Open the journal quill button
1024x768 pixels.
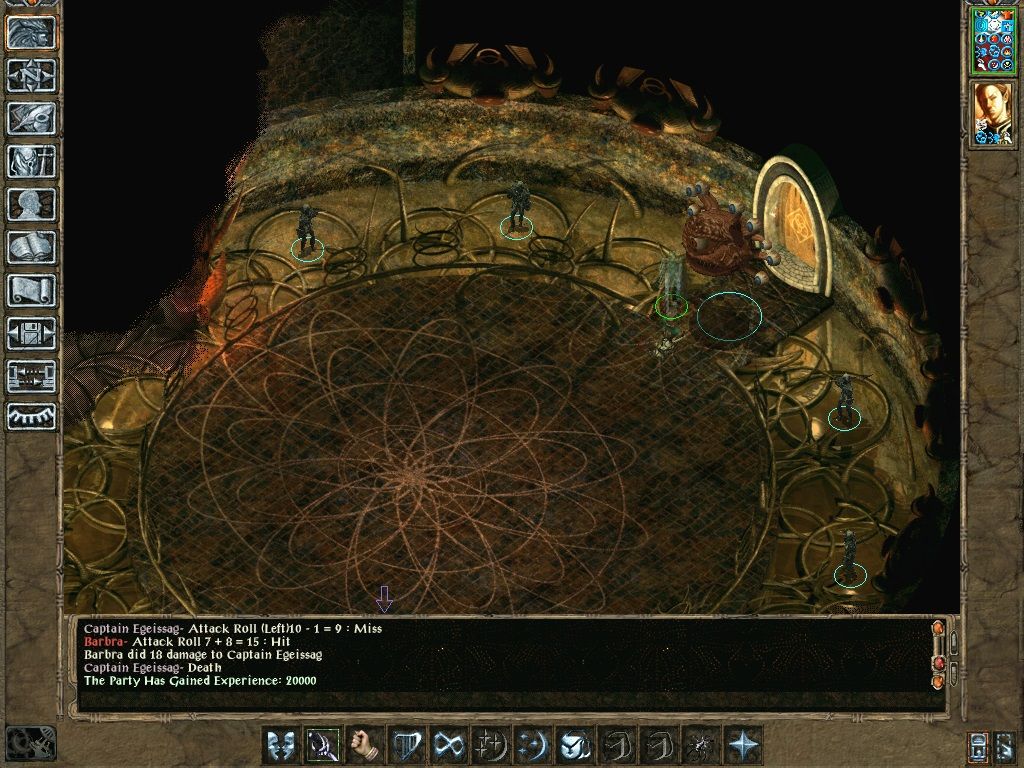(x=32, y=118)
